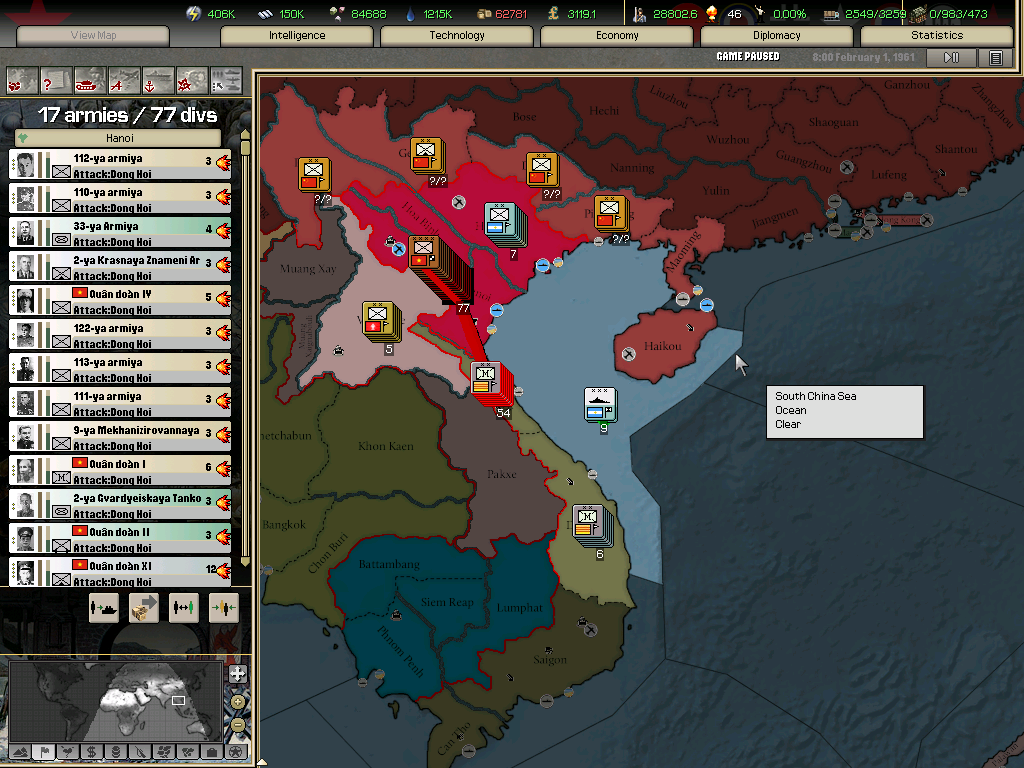Open the Economy screen
This screenshot has width=1024, height=768.
click(617, 36)
